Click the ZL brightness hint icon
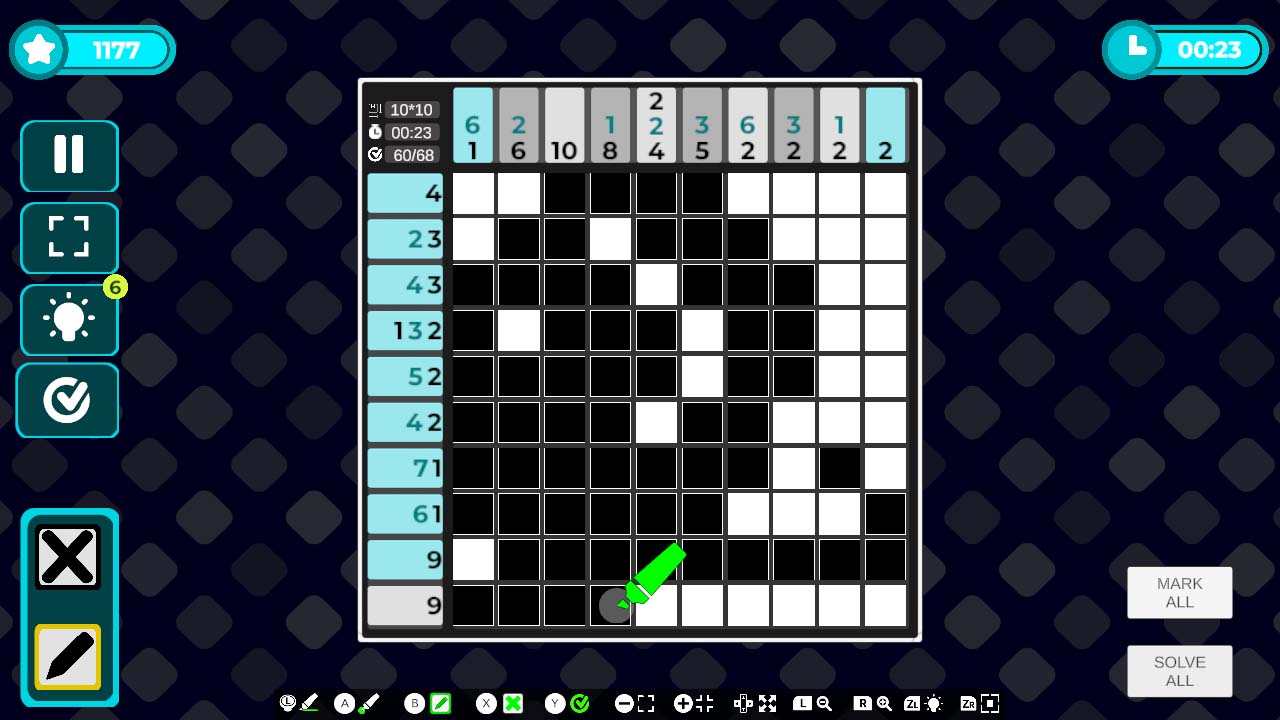Image resolution: width=1280 pixels, height=720 pixels. [932, 703]
